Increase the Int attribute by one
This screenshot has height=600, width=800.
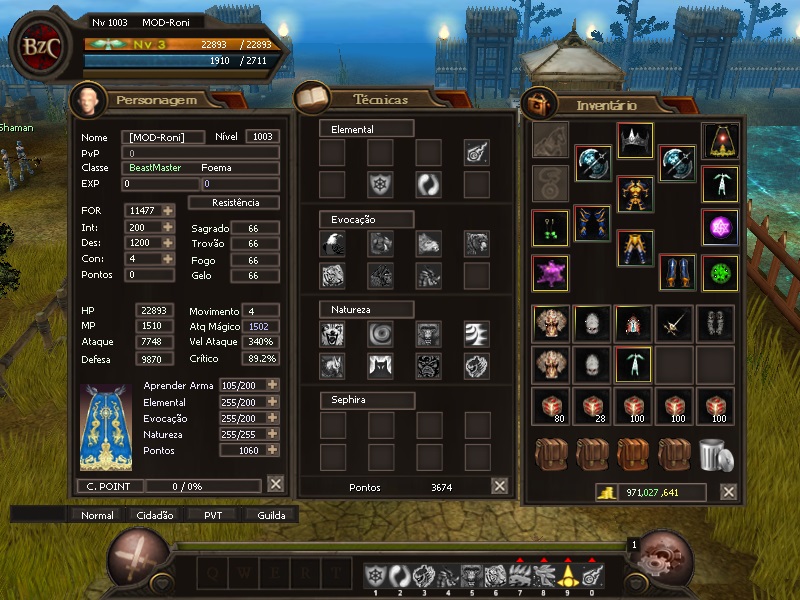(x=168, y=228)
